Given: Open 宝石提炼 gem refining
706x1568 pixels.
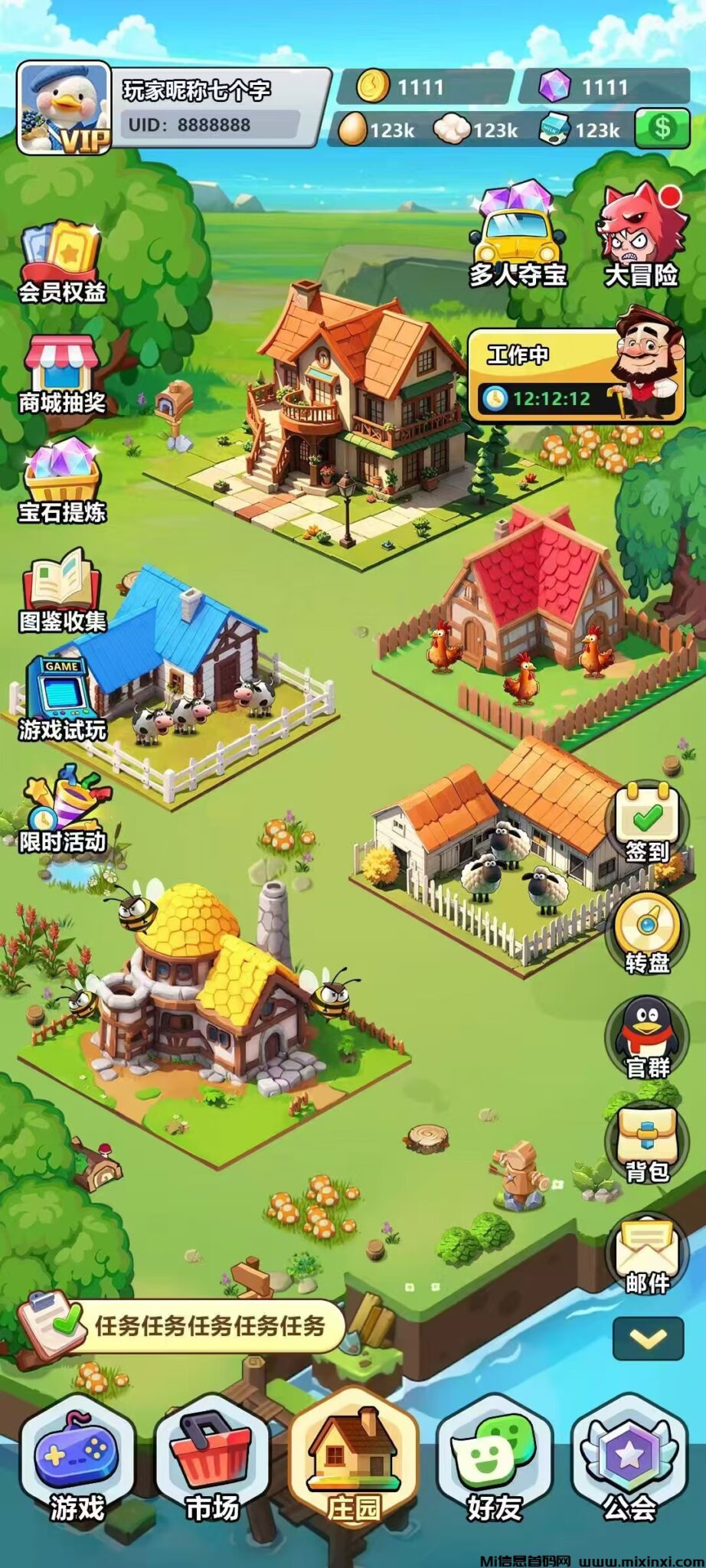Looking at the screenshot, I should [62, 482].
